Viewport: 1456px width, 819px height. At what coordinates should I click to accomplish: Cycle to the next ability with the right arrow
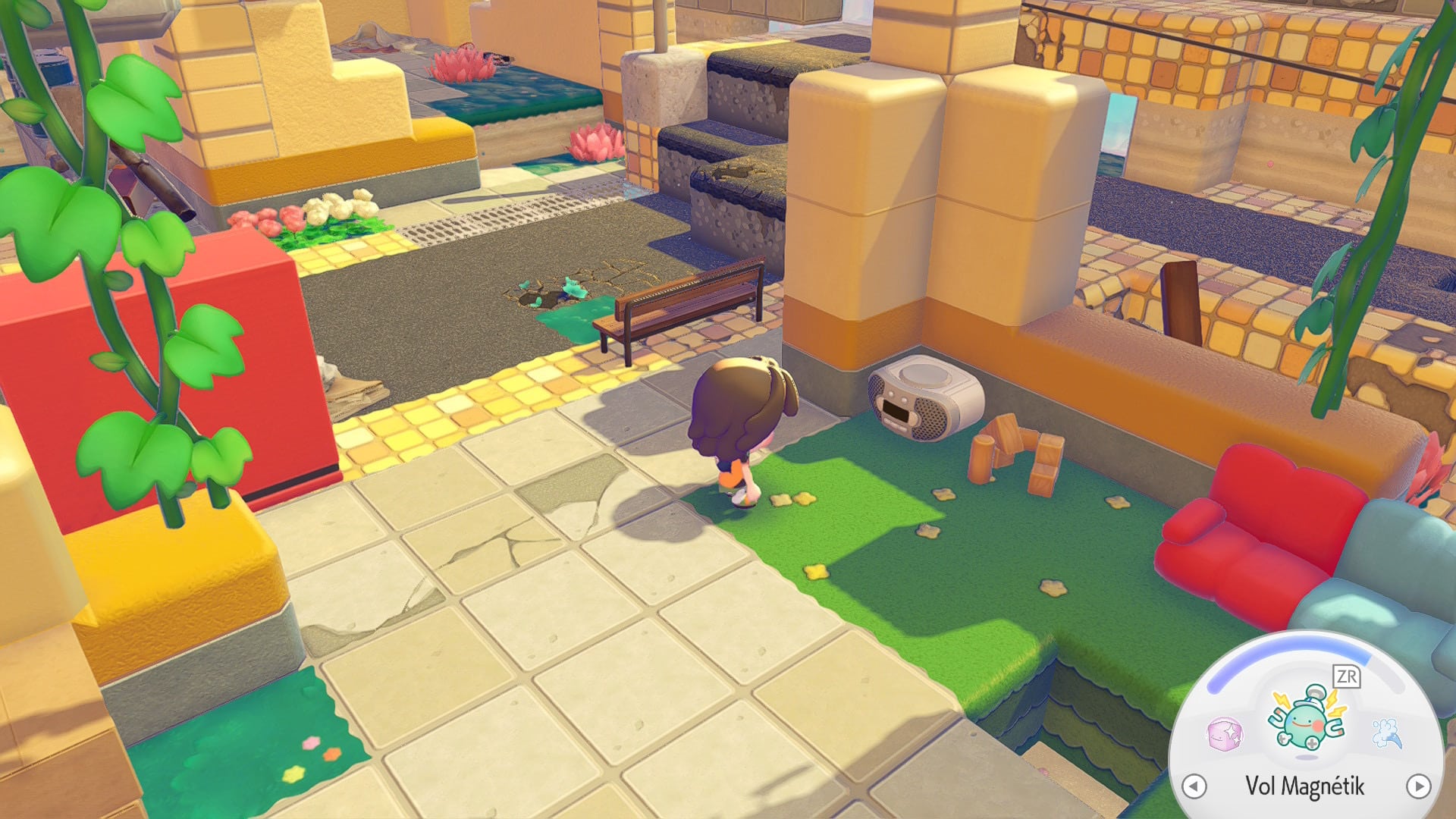1418,786
